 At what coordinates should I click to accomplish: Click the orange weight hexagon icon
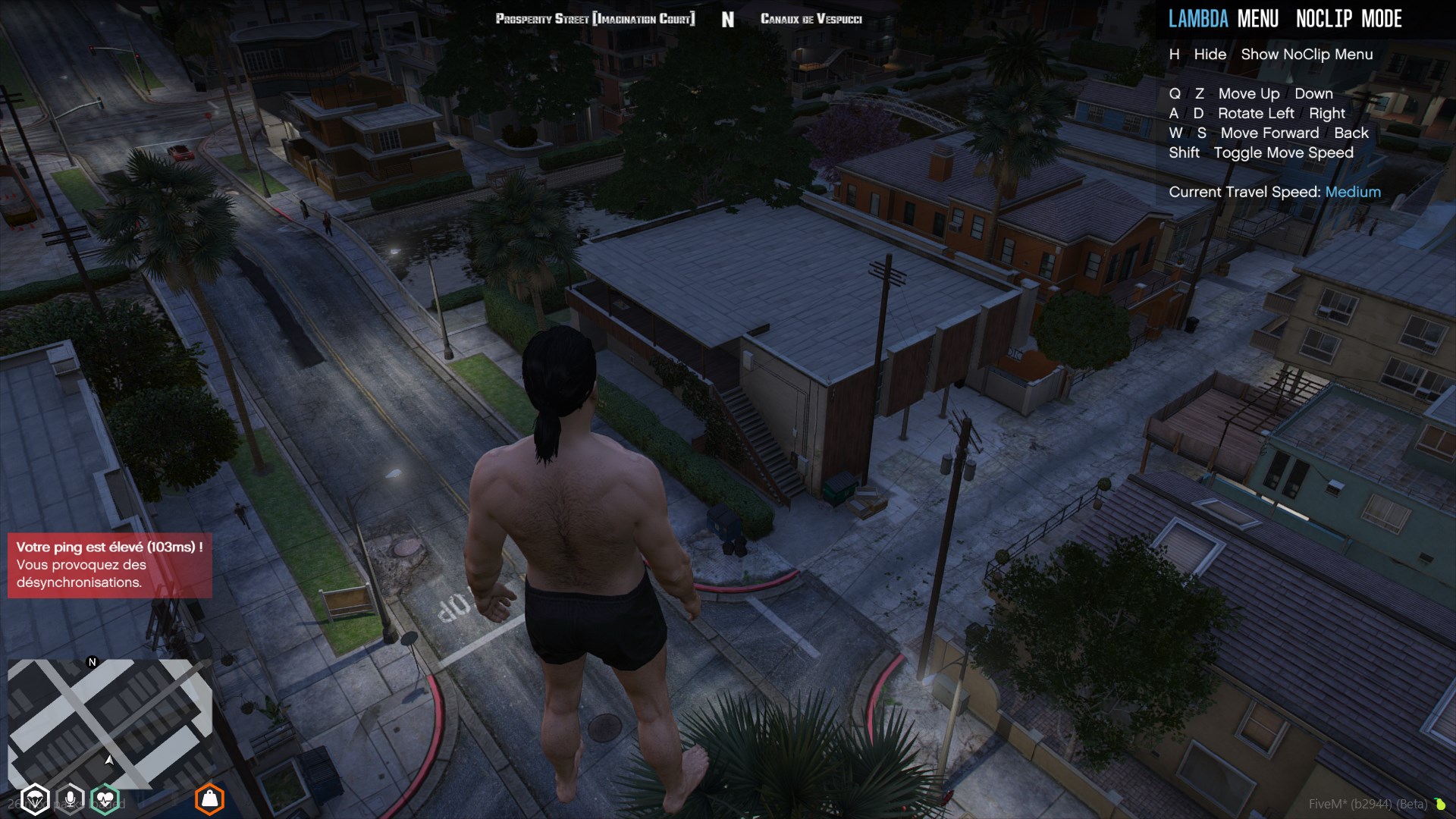[209, 799]
